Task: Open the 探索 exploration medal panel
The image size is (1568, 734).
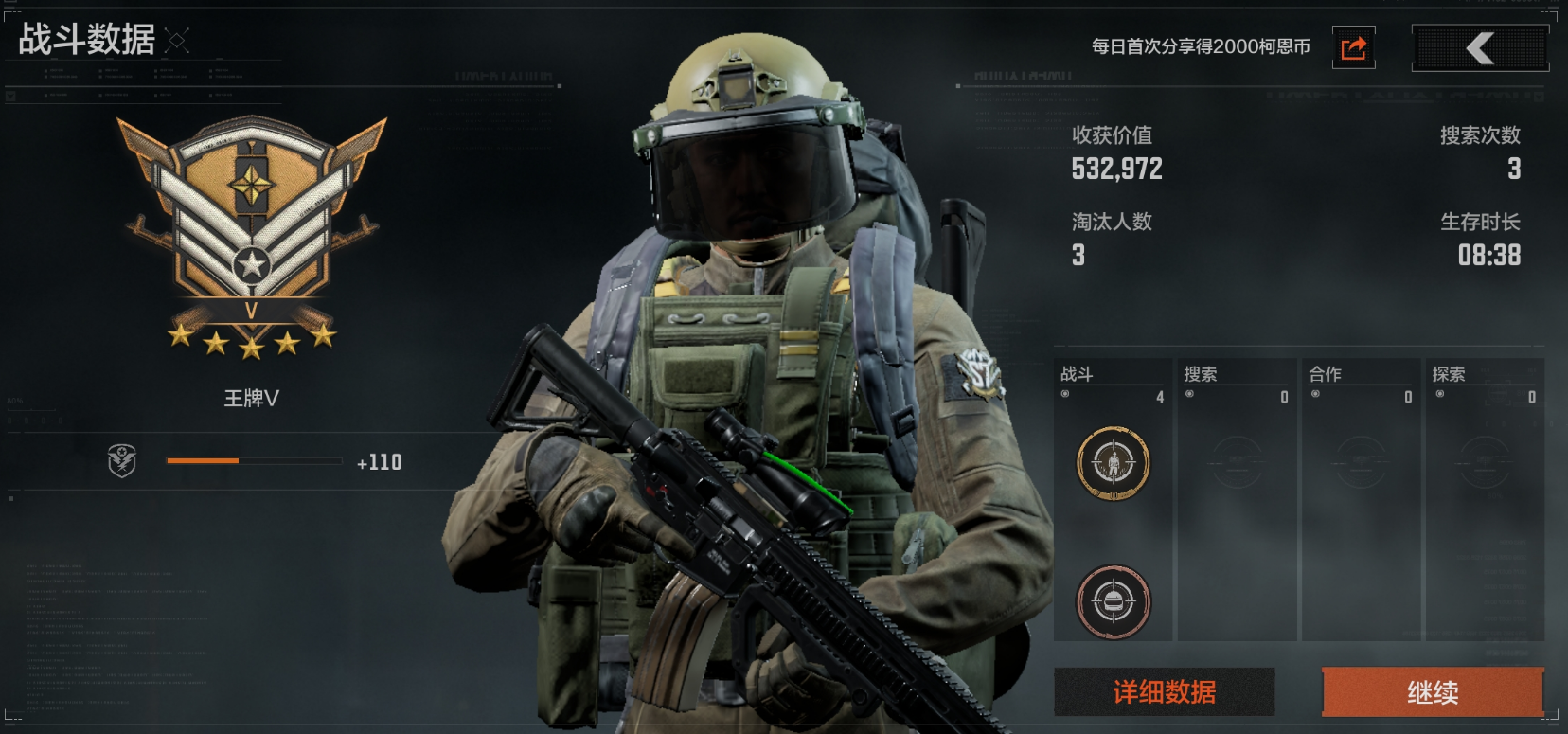Action: click(x=1485, y=499)
